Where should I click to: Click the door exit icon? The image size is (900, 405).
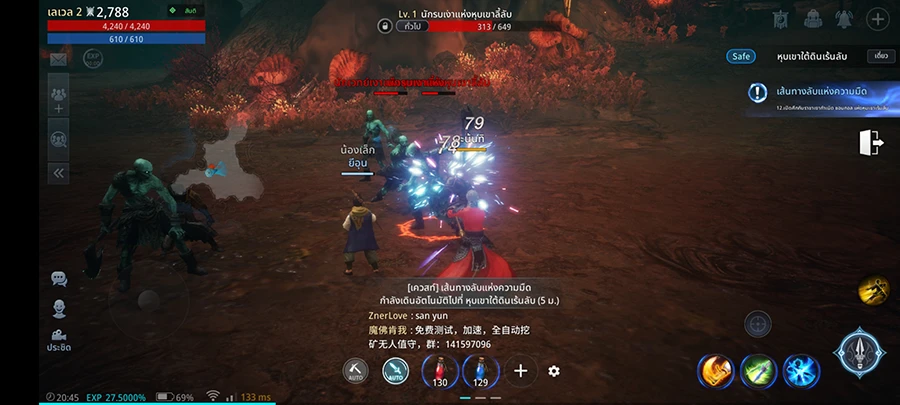(871, 143)
